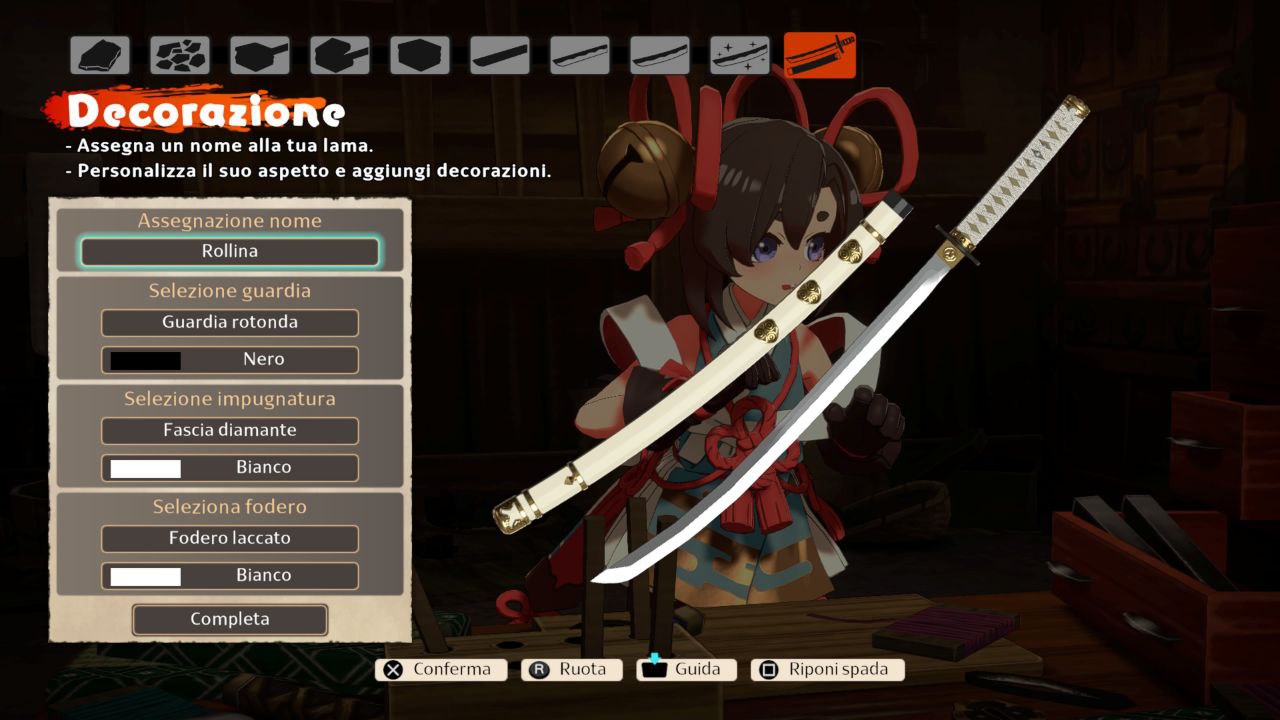Edit the blade name field "Rollina"
Screen dimensions: 1280x720
pyautogui.click(x=230, y=251)
